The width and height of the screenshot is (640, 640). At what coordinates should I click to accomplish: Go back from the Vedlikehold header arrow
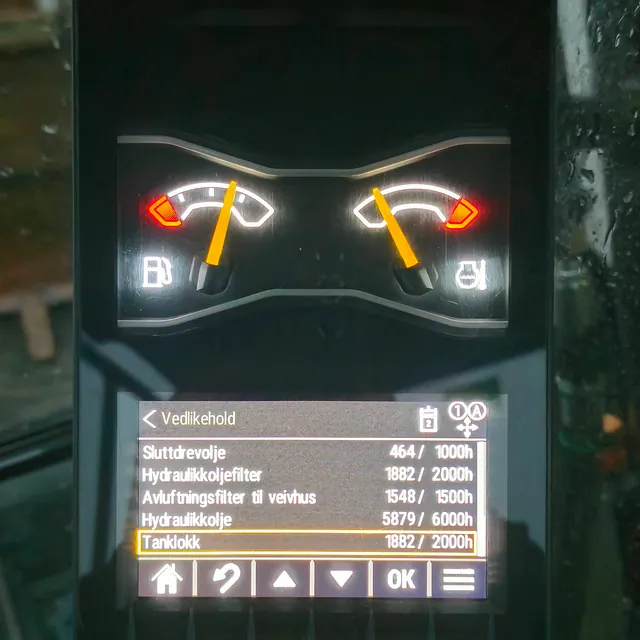[150, 418]
